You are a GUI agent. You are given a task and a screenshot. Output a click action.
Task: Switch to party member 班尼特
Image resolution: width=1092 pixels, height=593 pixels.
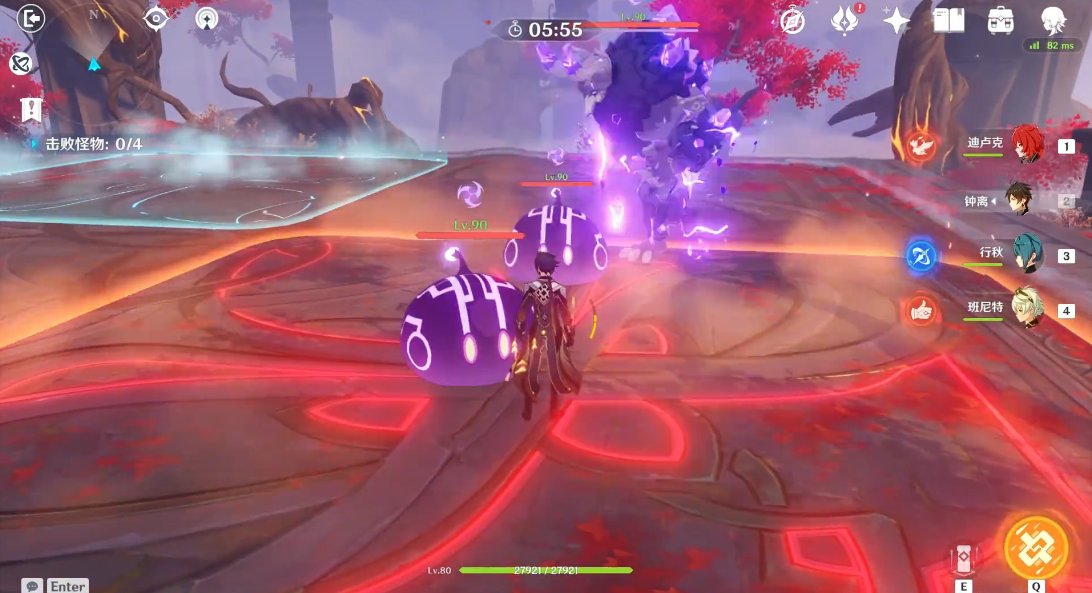click(x=1026, y=309)
